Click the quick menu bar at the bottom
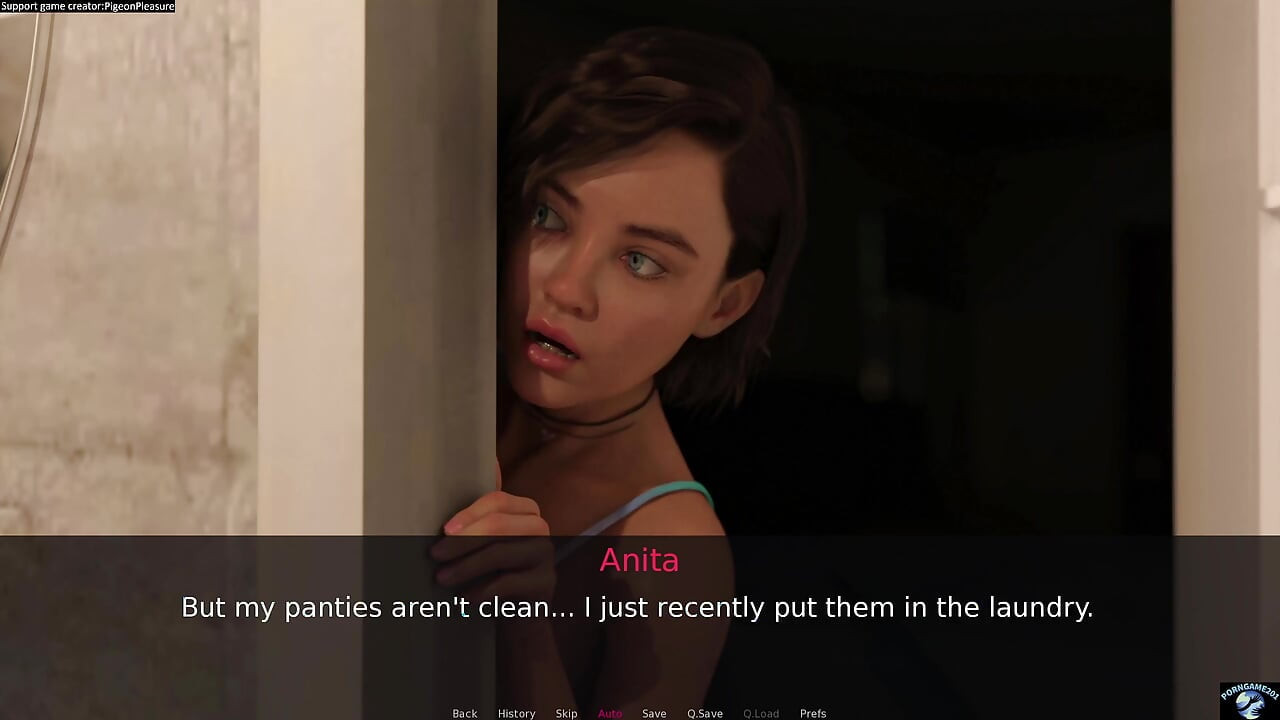Screen dimensions: 1280x720 coord(640,713)
